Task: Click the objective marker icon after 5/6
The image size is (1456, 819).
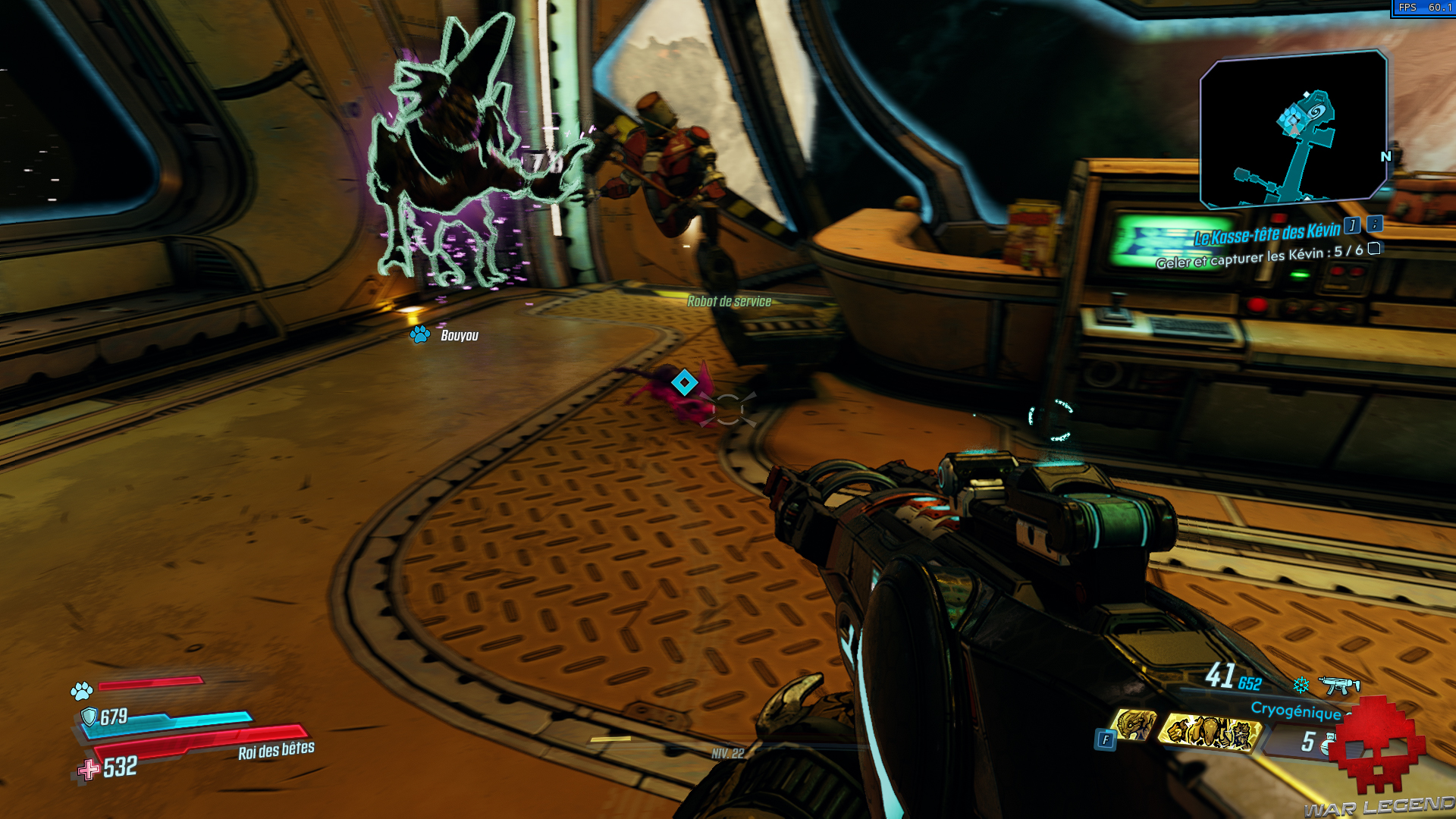Action: (x=1374, y=250)
